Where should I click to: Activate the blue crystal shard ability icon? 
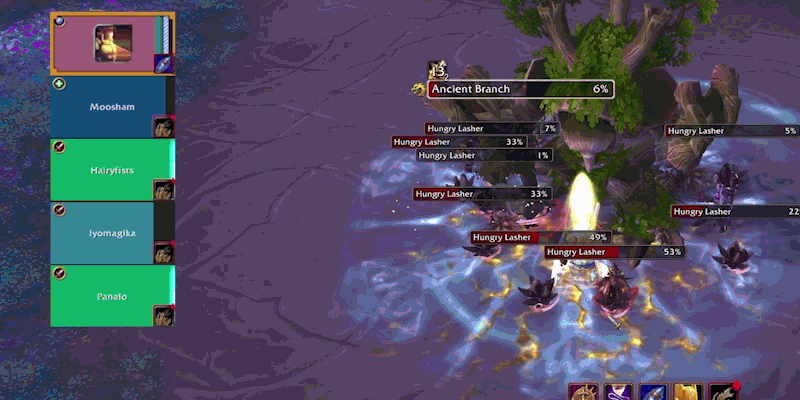coord(652,392)
